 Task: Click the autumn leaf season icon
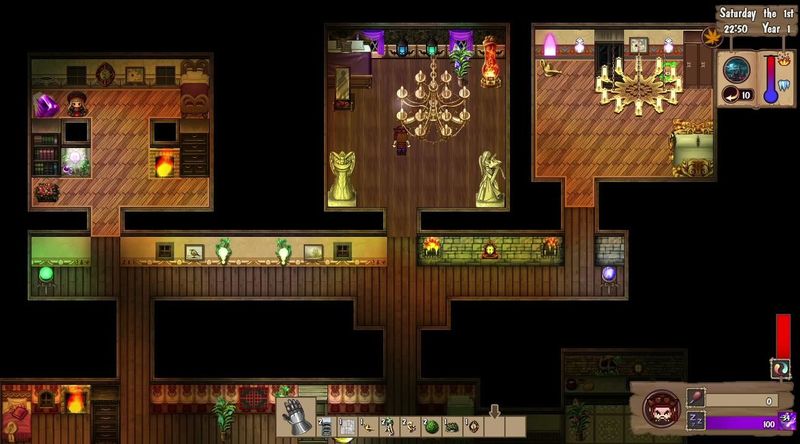(714, 38)
